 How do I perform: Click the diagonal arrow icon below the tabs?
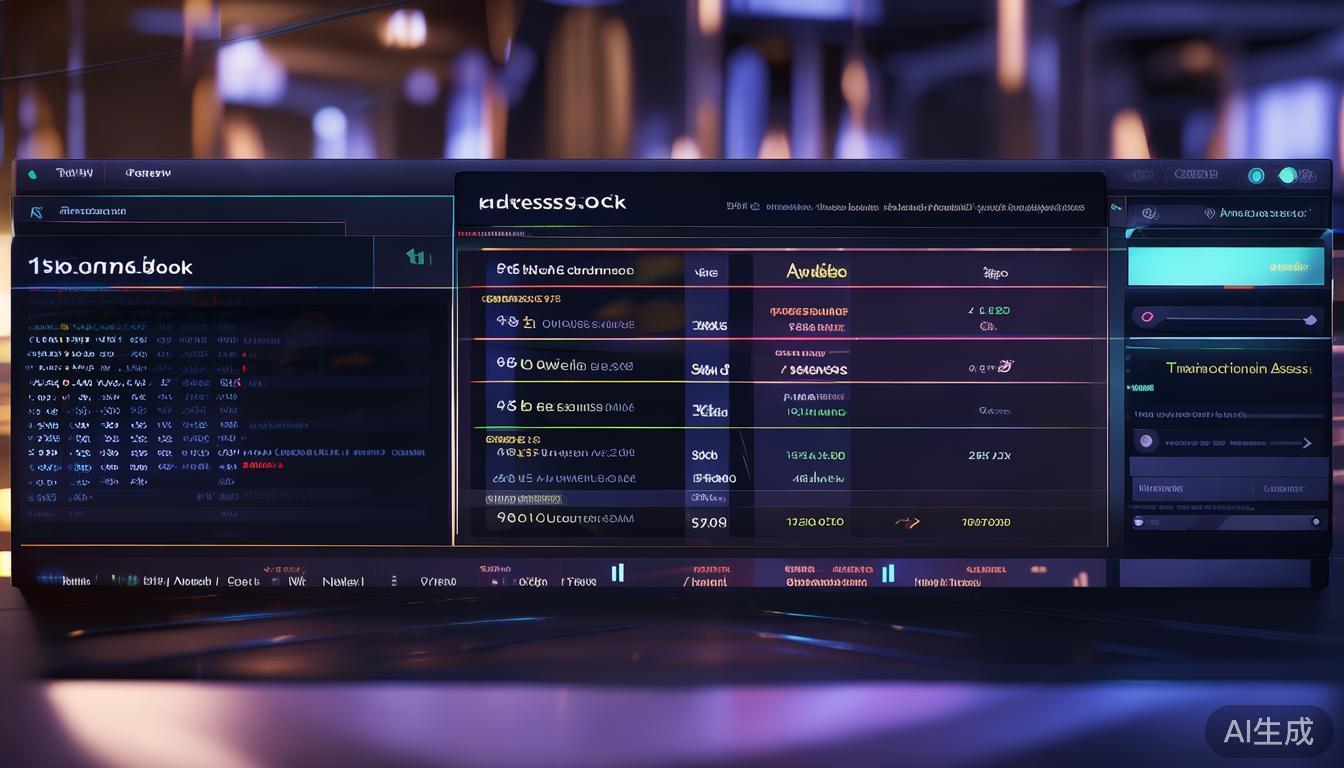click(x=37, y=212)
